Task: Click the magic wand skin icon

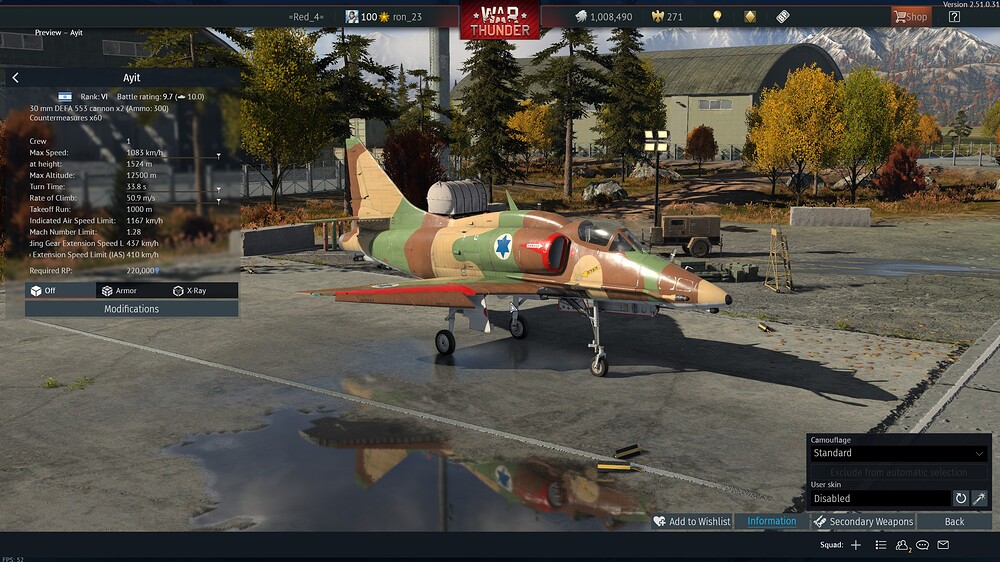Action: click(x=979, y=498)
